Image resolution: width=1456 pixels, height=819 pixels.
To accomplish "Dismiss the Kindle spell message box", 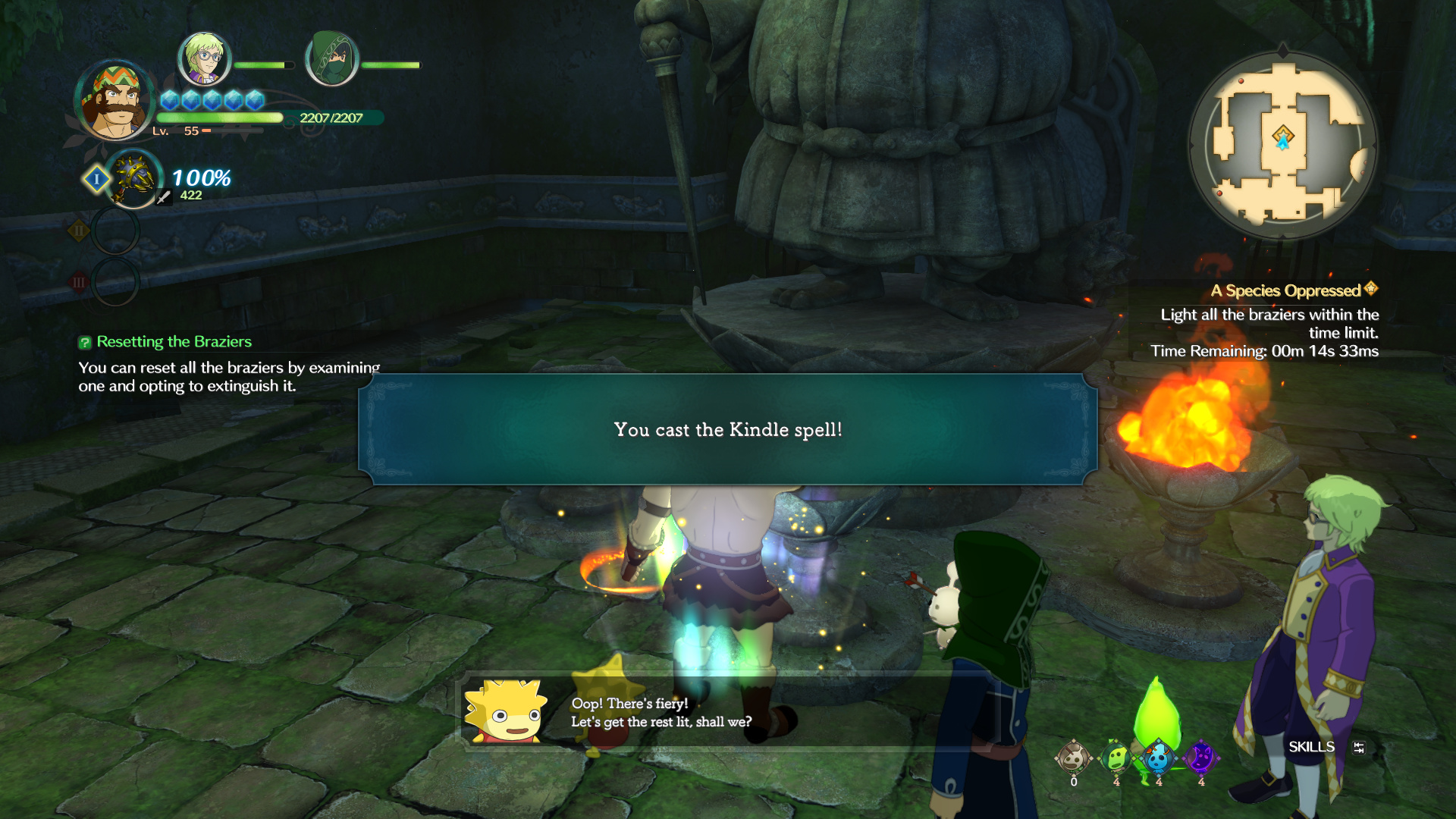I will point(727,429).
